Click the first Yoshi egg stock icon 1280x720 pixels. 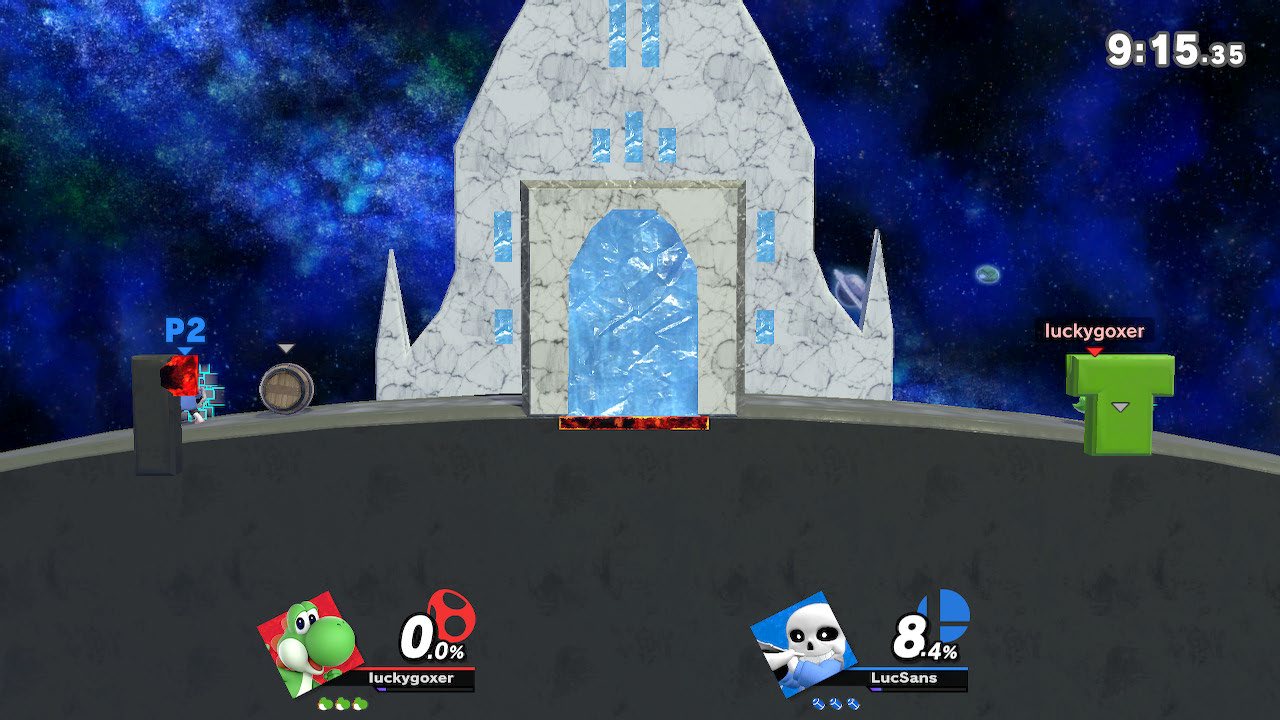(323, 703)
